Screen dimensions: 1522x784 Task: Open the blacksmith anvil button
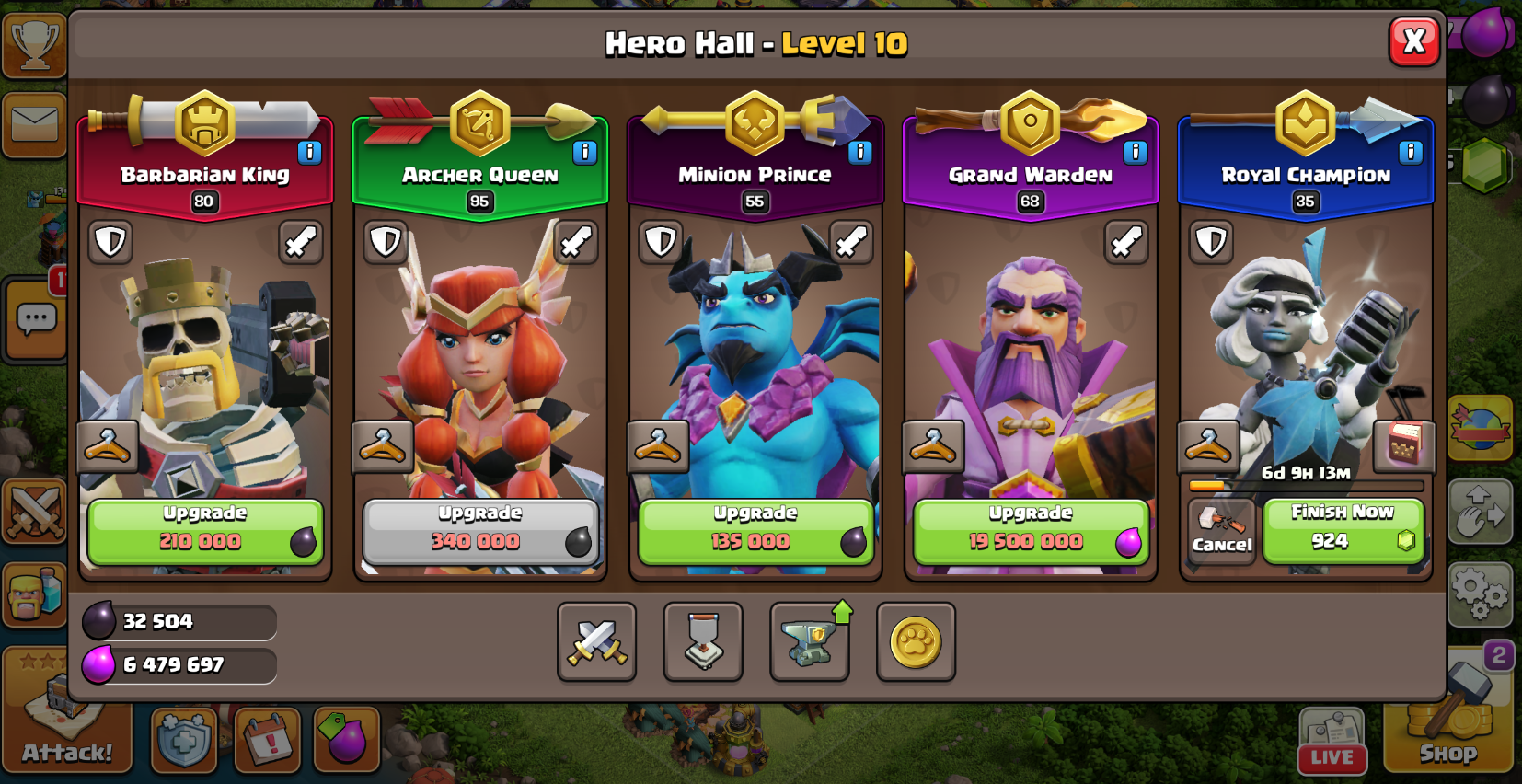coord(809,642)
